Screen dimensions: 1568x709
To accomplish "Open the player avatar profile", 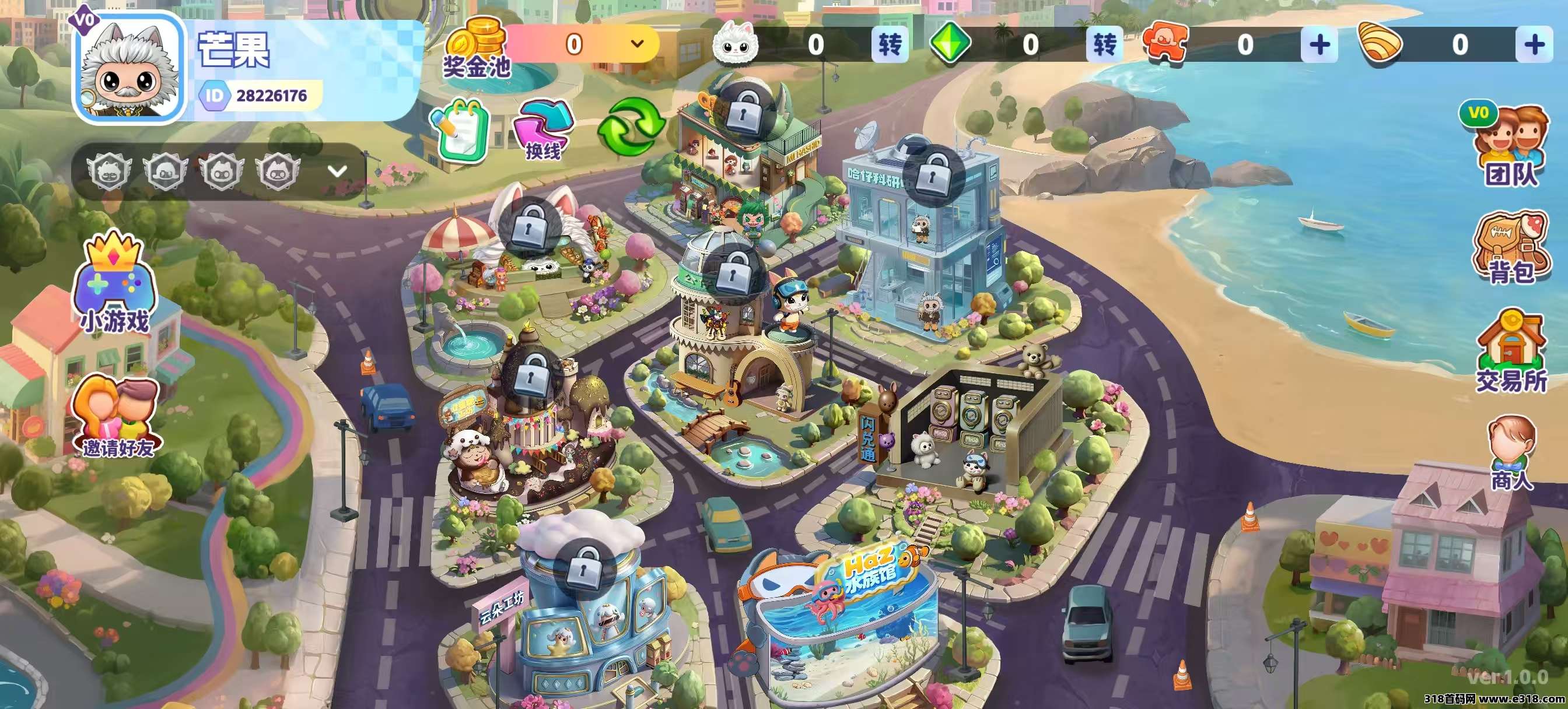I will pos(129,68).
